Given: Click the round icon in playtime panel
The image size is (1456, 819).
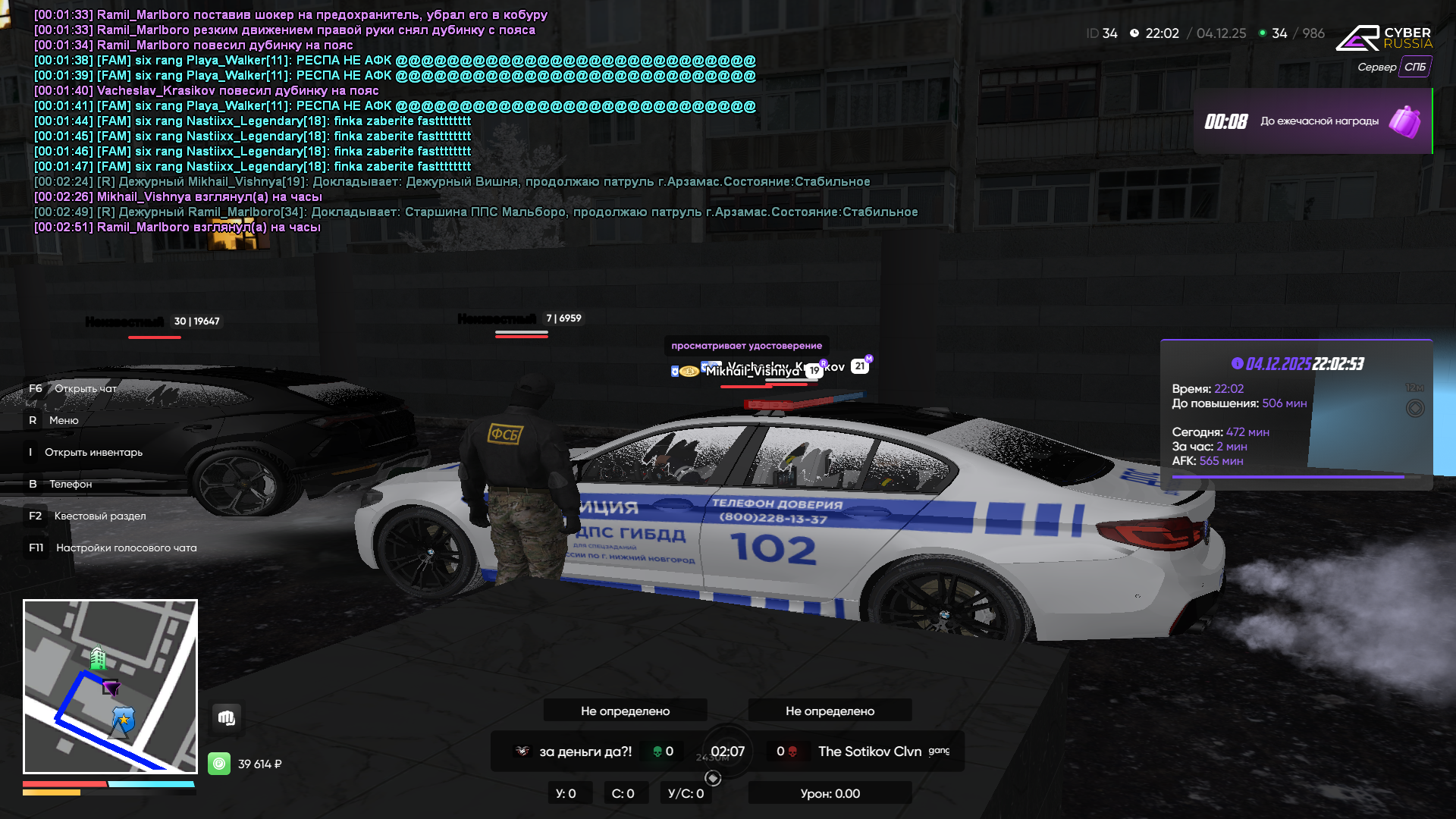Looking at the screenshot, I should [1415, 408].
